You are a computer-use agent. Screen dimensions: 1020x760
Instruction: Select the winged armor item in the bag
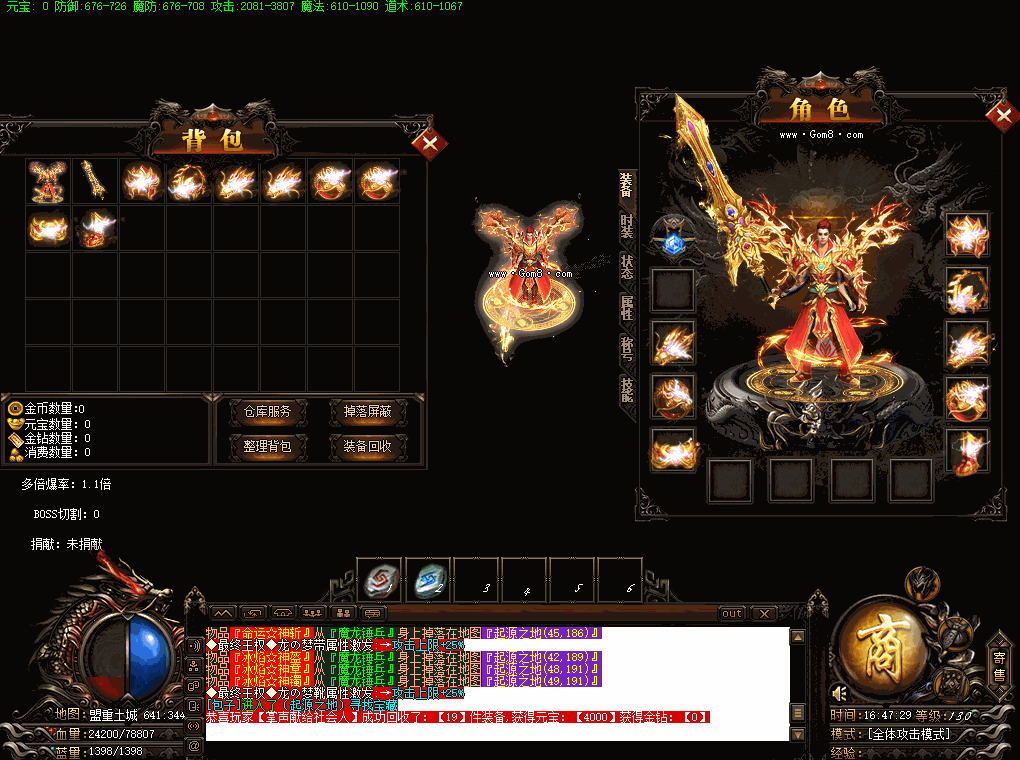[x=47, y=181]
